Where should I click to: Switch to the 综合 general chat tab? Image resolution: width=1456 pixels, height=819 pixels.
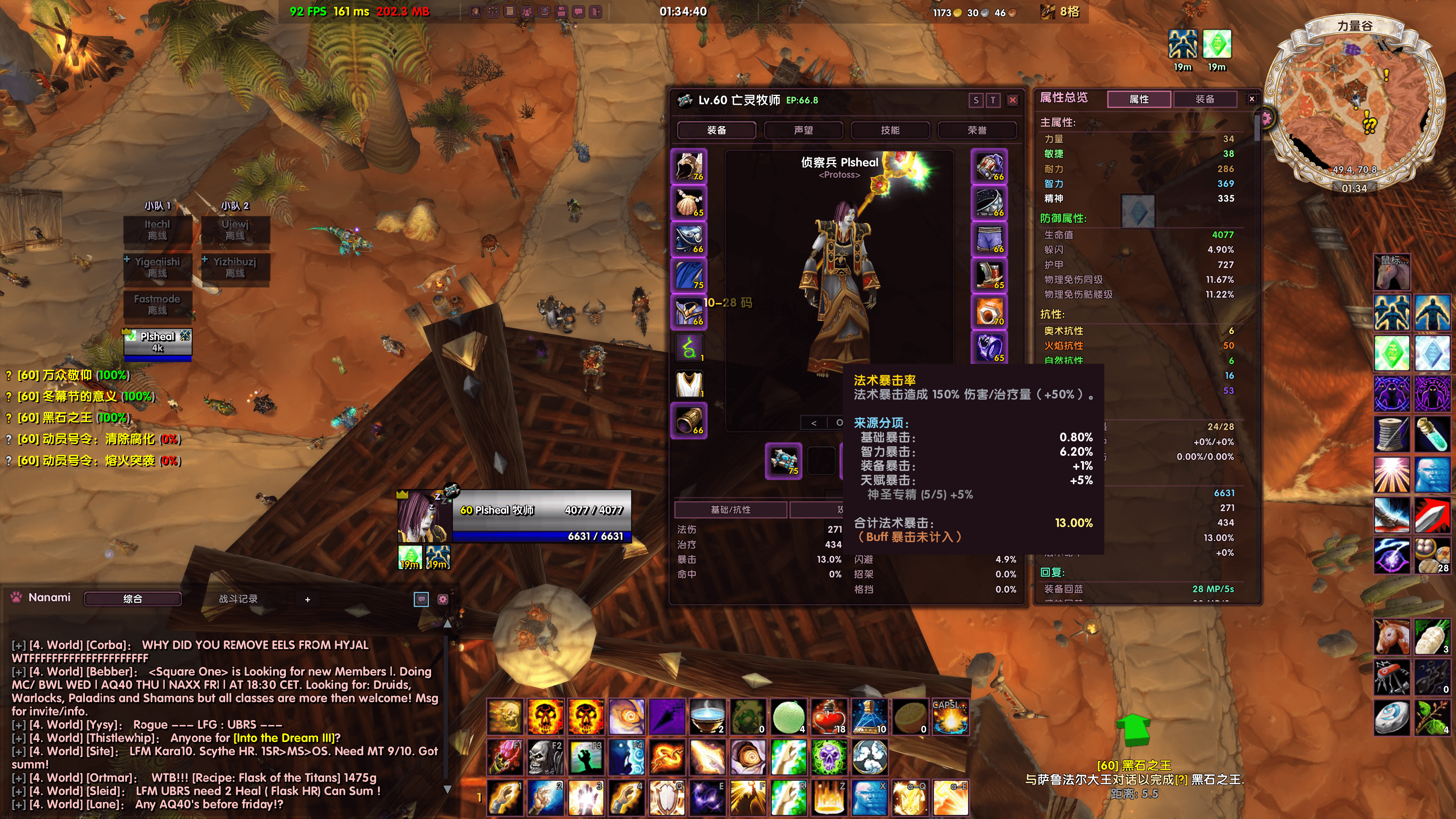[x=133, y=599]
